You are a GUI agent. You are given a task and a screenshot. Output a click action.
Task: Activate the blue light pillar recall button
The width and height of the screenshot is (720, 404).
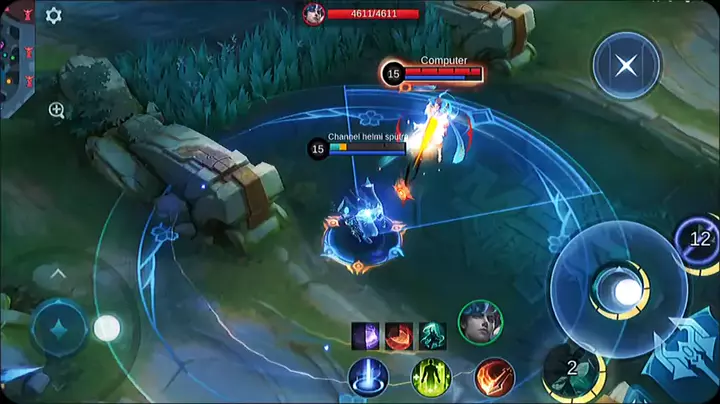[x=369, y=378]
